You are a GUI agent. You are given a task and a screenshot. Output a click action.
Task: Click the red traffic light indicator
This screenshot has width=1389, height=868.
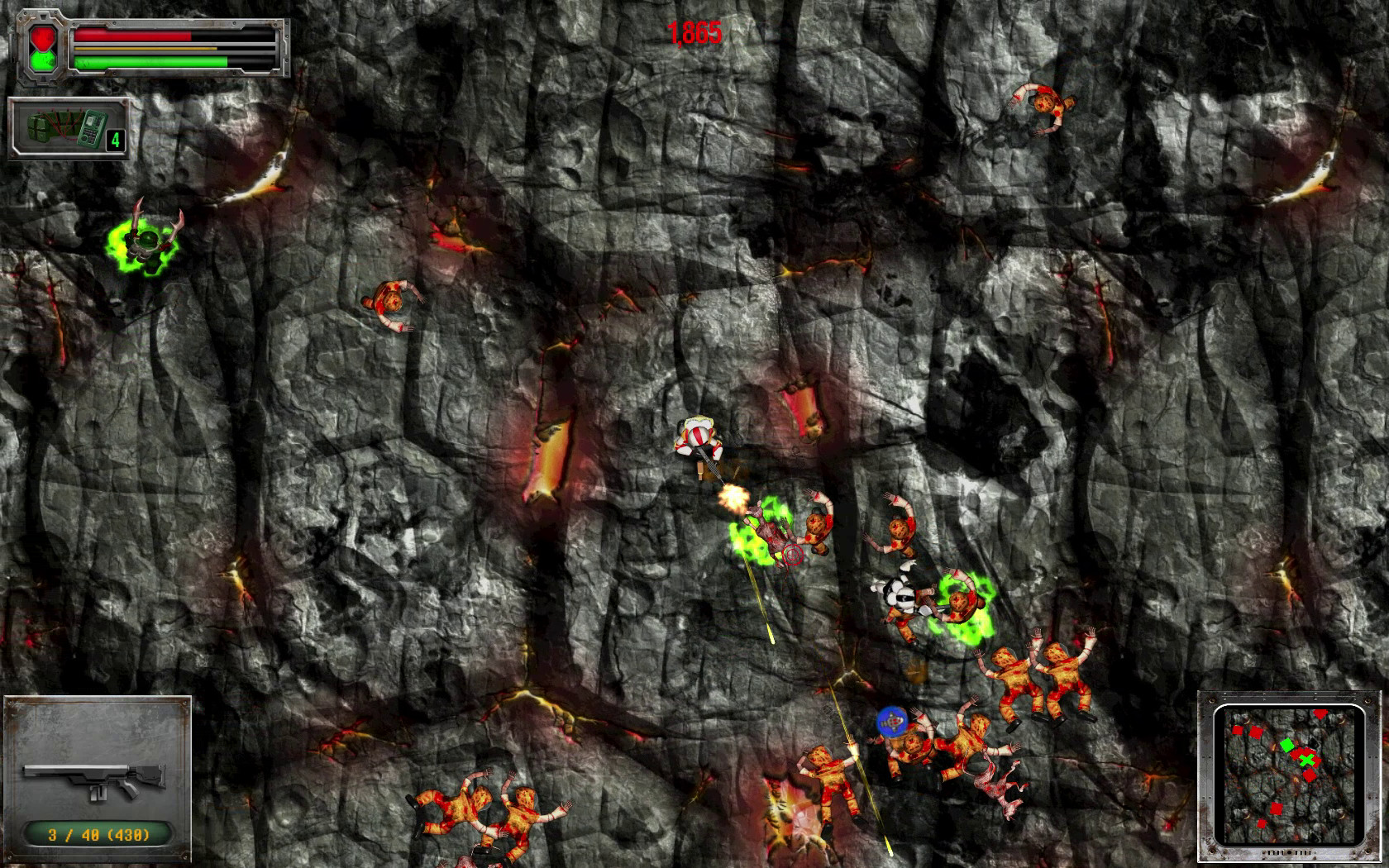[42, 36]
